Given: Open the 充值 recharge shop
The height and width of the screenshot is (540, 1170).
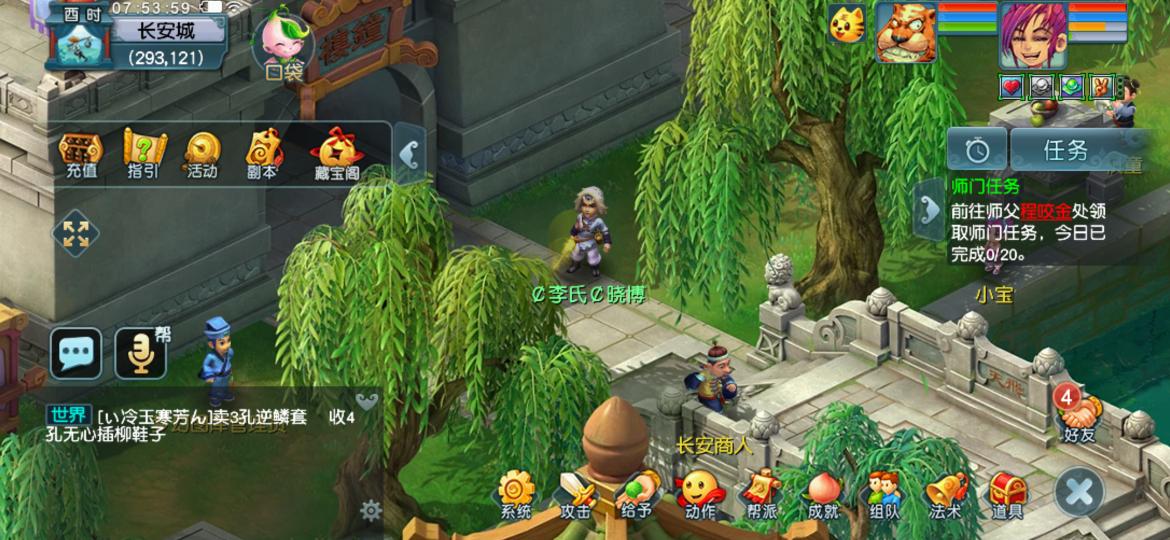Looking at the screenshot, I should (x=81, y=154).
